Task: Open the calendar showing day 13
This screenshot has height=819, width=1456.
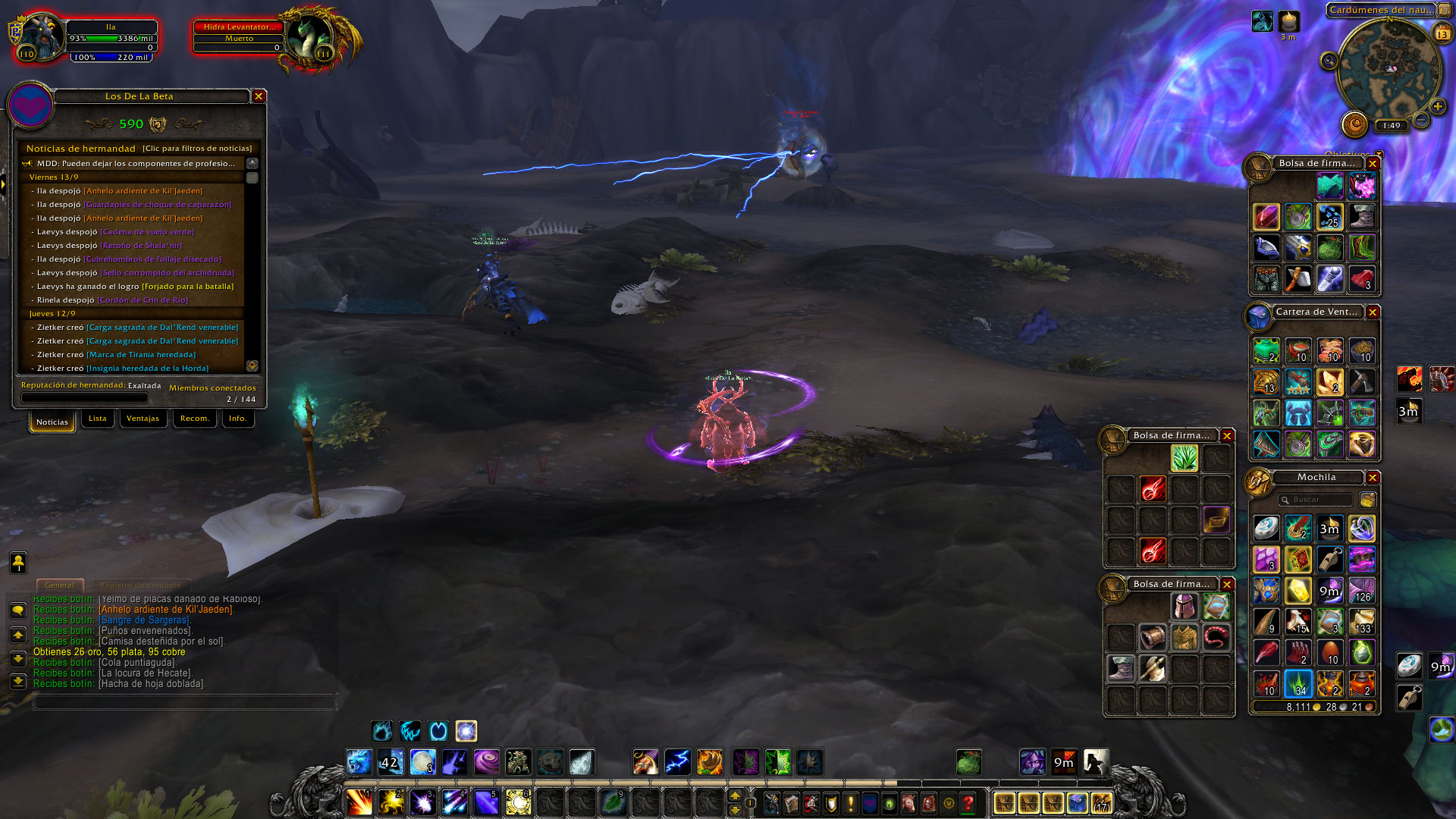Action: coord(1442,34)
